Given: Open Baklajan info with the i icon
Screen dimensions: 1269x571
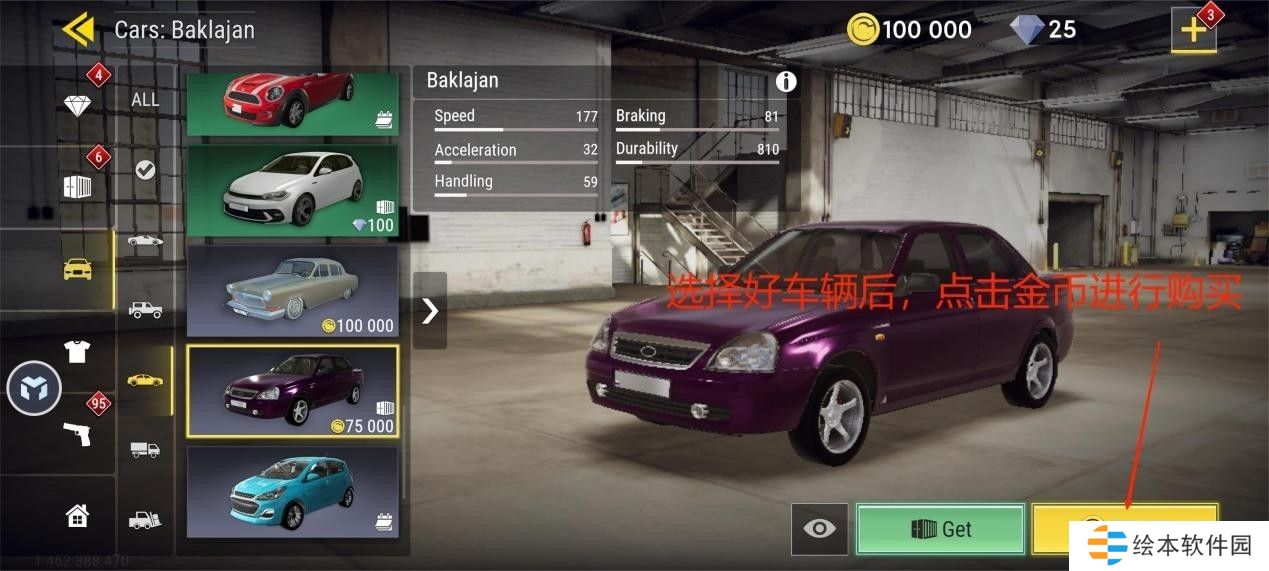Looking at the screenshot, I should (786, 82).
